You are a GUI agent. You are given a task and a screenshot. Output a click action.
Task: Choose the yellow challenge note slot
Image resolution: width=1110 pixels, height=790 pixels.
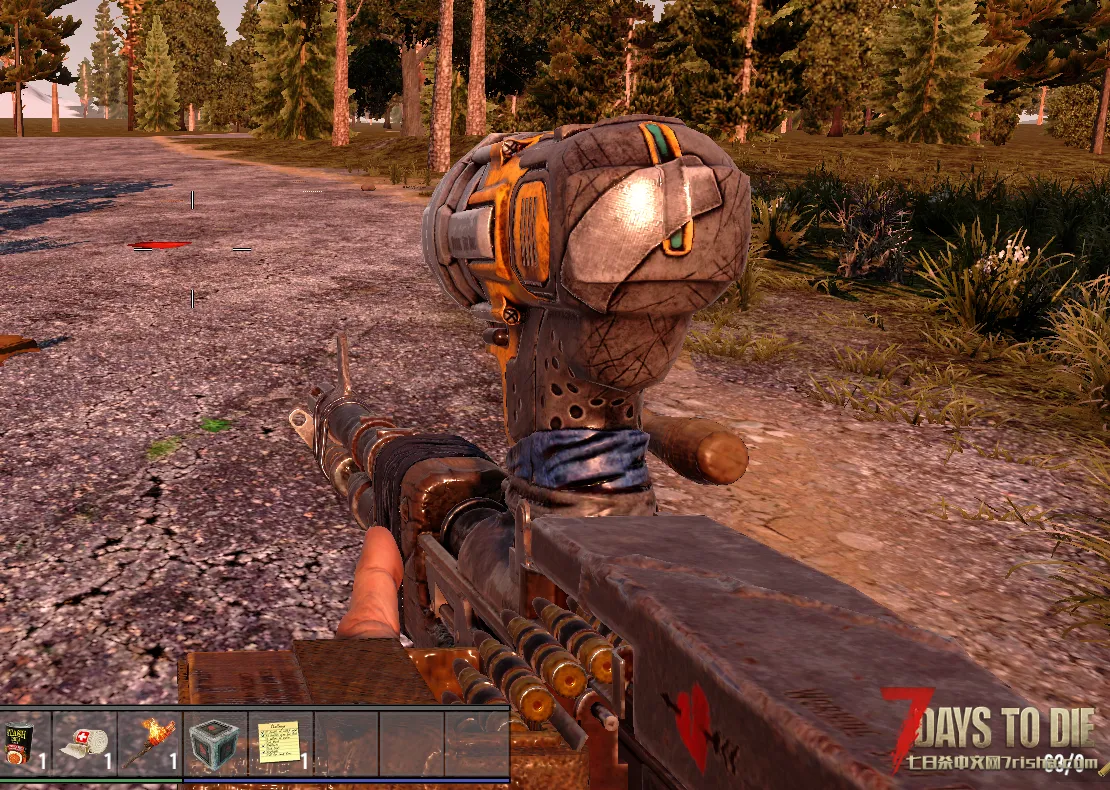tap(280, 743)
